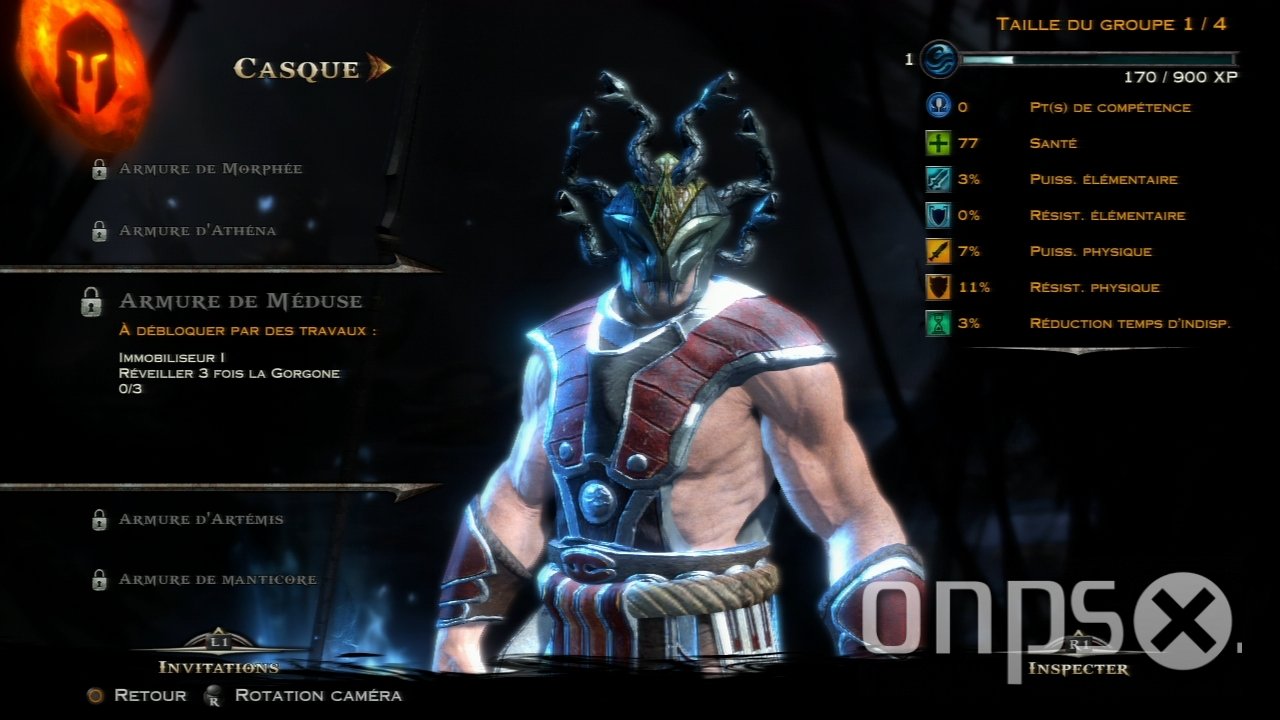Select the Puiss. physique yellow sword icon
The image size is (1280, 720).
(938, 251)
